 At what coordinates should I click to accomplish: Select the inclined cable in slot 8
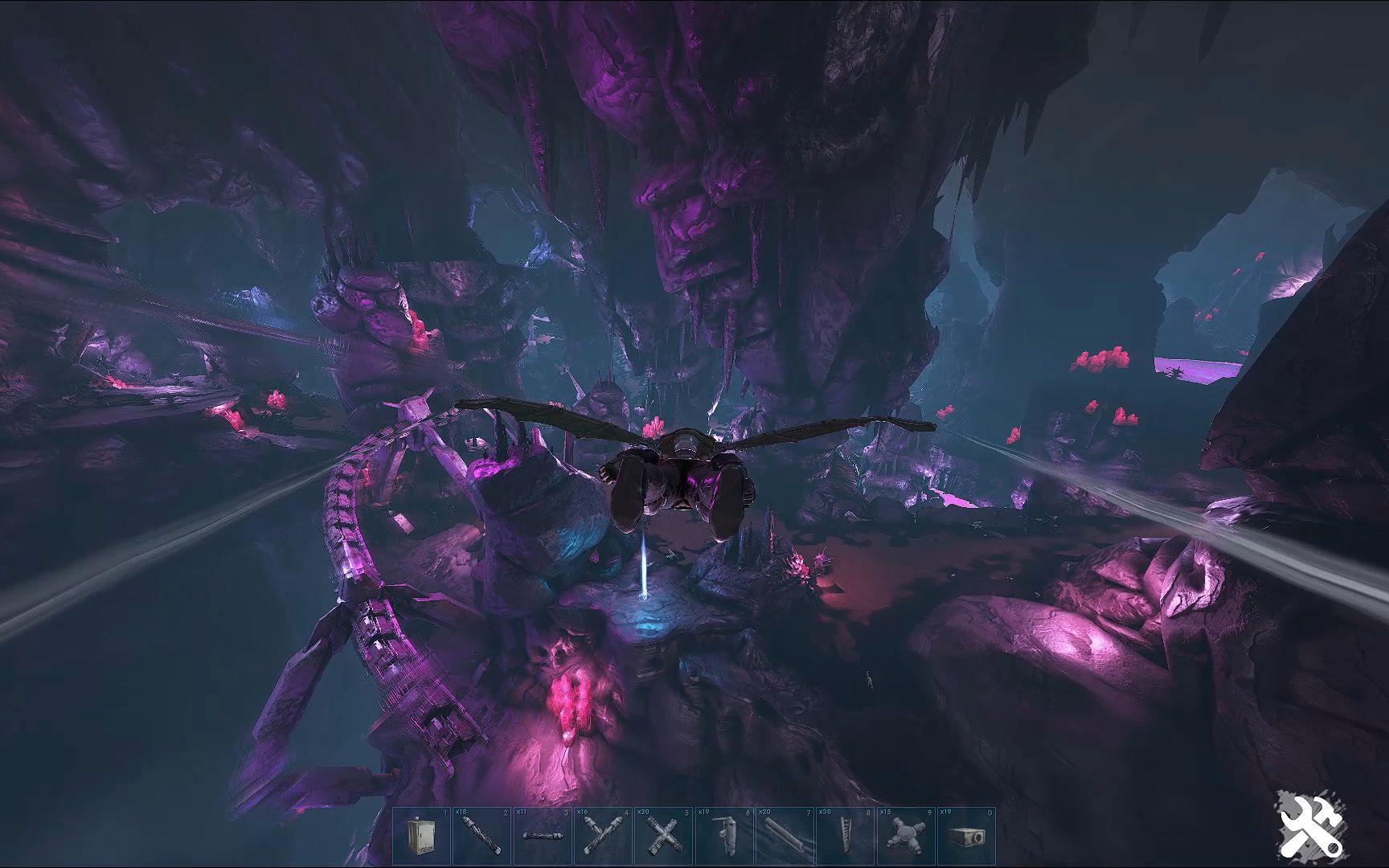tap(841, 838)
